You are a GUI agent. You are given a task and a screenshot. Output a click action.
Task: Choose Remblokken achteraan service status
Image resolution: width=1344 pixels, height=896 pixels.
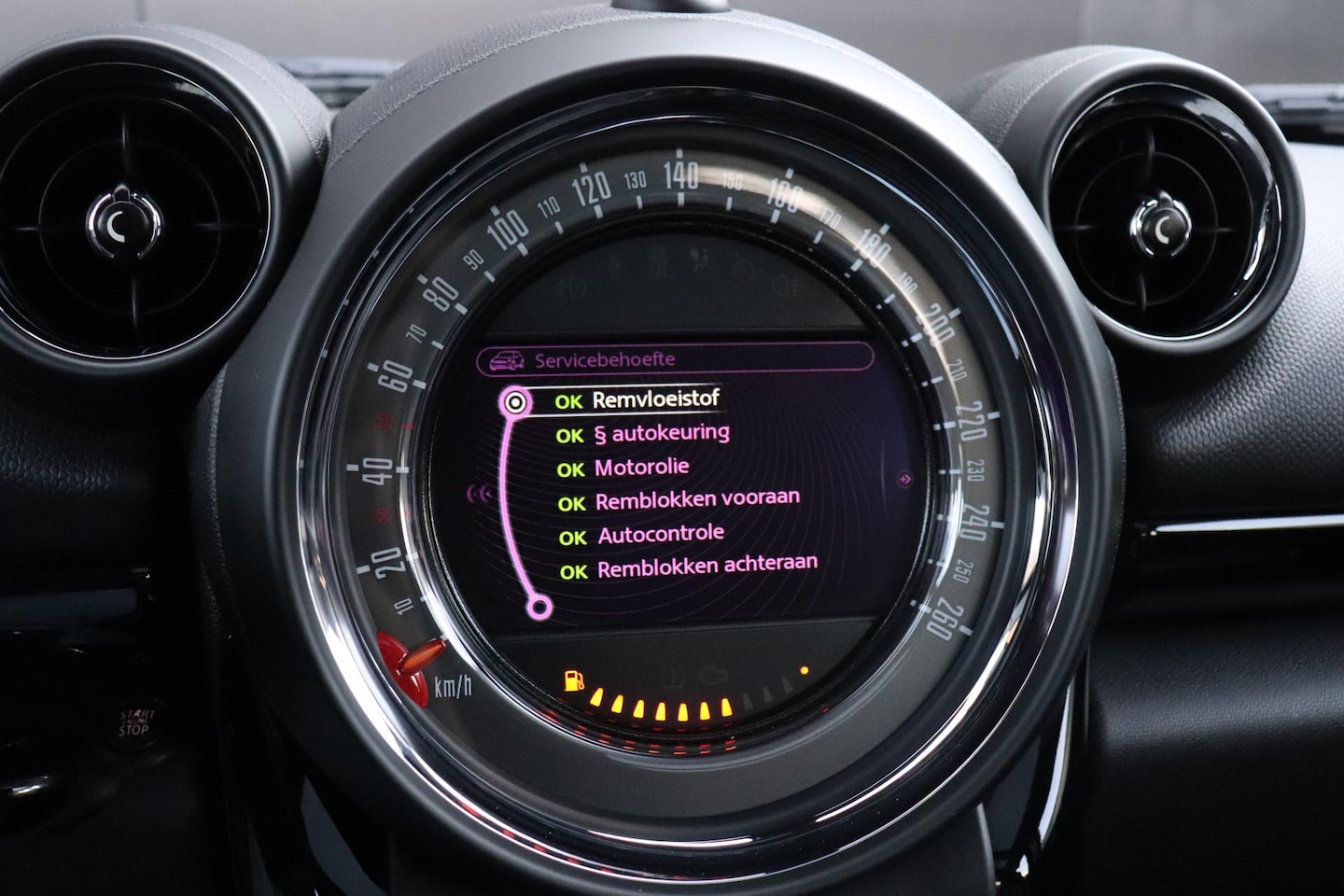pos(707,566)
